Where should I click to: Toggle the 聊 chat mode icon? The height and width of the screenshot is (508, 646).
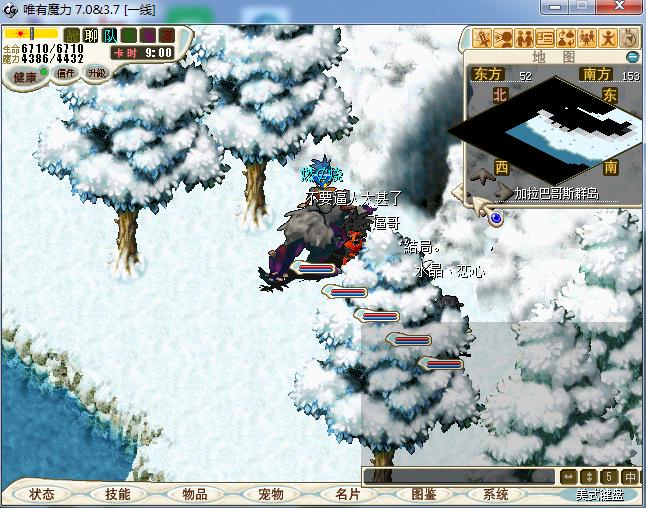(x=91, y=36)
